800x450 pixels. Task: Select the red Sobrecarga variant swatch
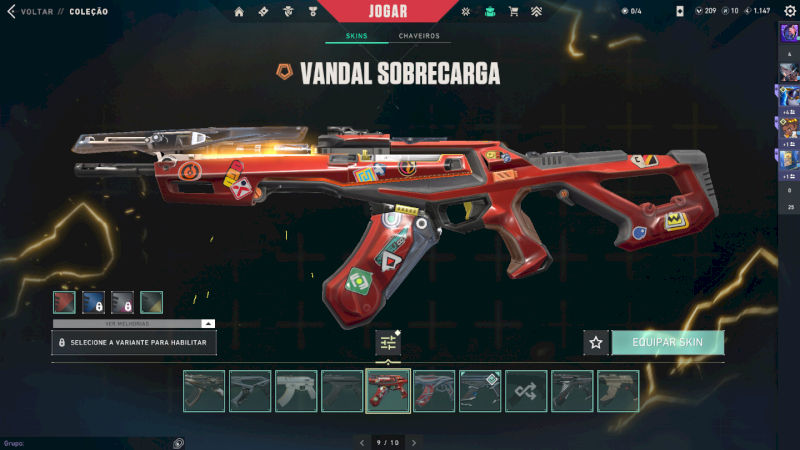[x=65, y=301]
